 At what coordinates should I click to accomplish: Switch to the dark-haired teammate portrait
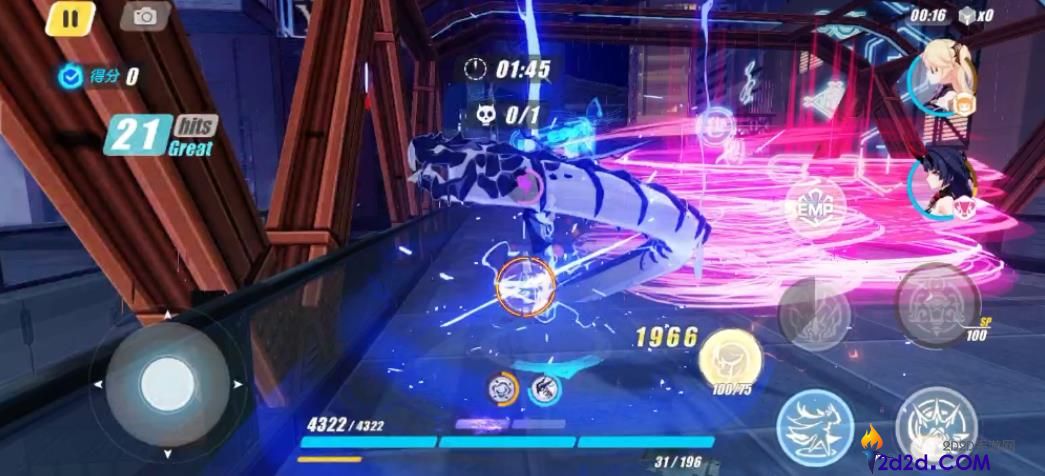pos(946,184)
